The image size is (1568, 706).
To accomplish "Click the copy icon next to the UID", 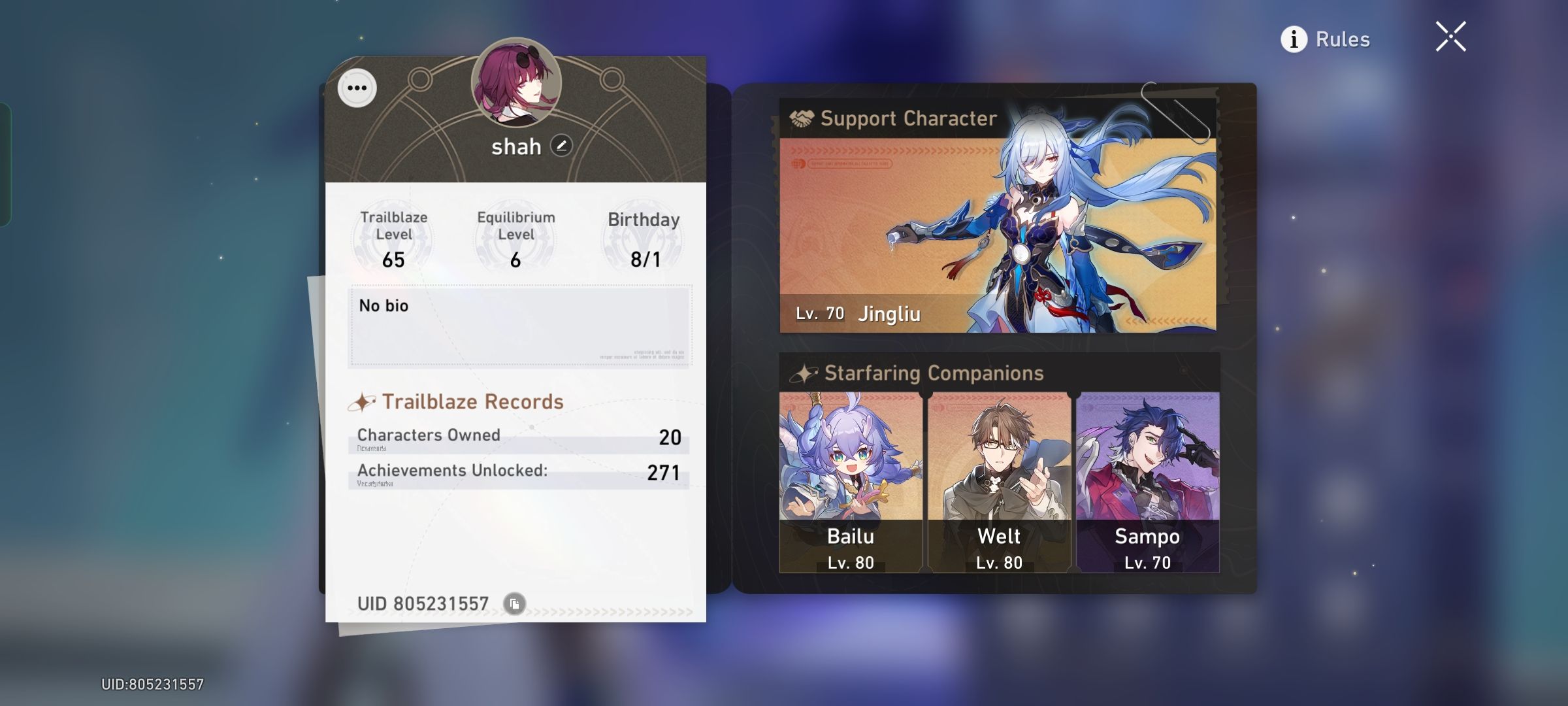I will 514,605.
